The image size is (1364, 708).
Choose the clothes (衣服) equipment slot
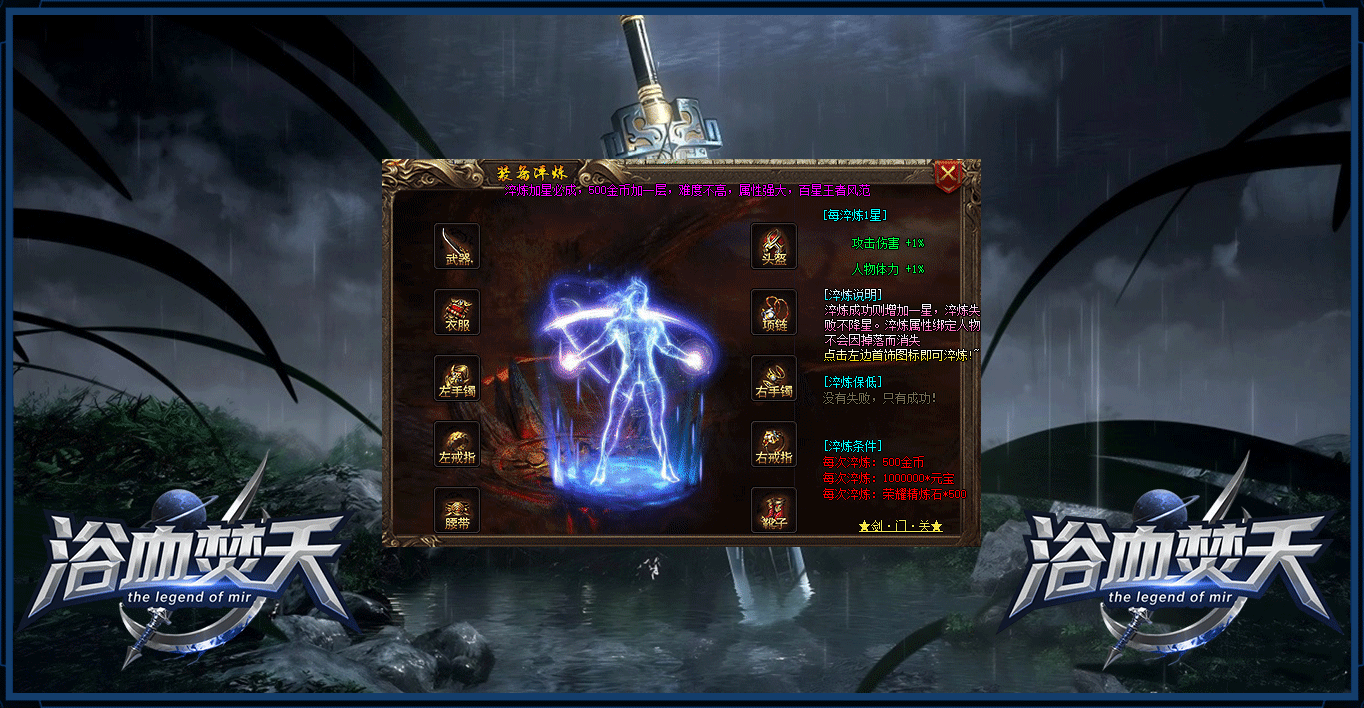coord(457,312)
